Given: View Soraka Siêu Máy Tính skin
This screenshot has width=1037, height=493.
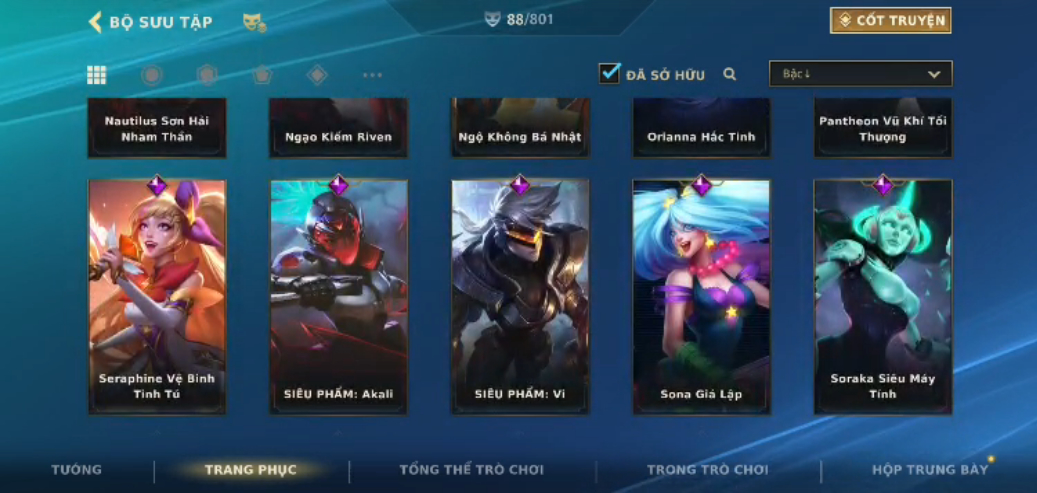Looking at the screenshot, I should 882,296.
